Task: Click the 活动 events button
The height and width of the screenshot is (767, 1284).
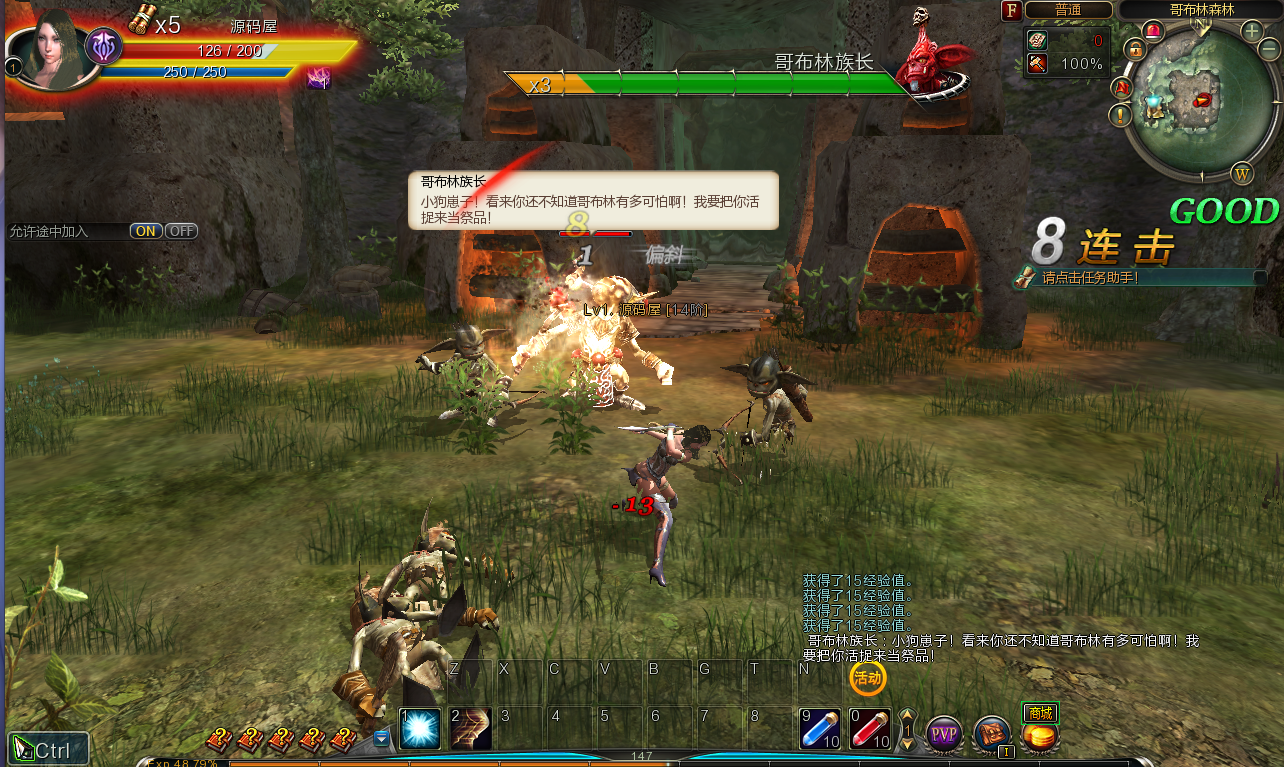Action: [x=867, y=678]
